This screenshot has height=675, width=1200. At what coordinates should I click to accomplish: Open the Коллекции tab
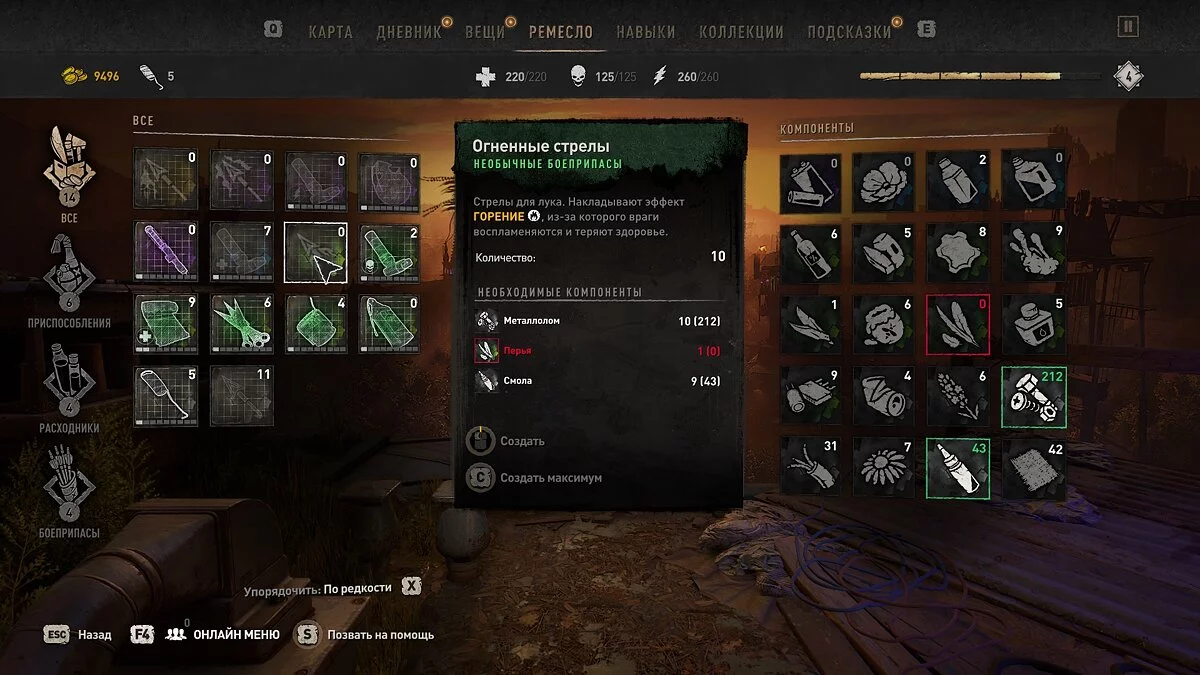740,31
